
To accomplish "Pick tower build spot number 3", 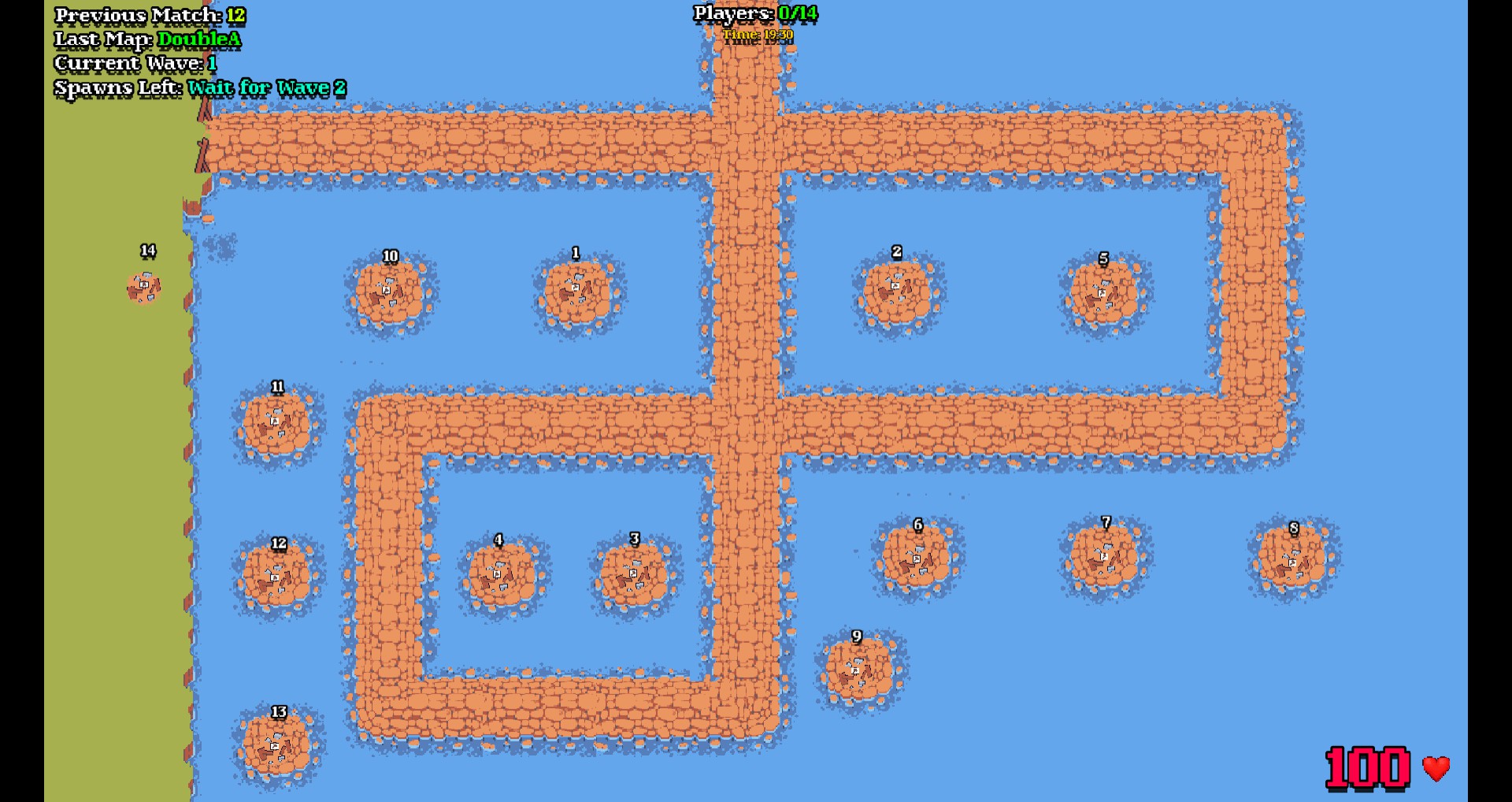I will 635,577.
